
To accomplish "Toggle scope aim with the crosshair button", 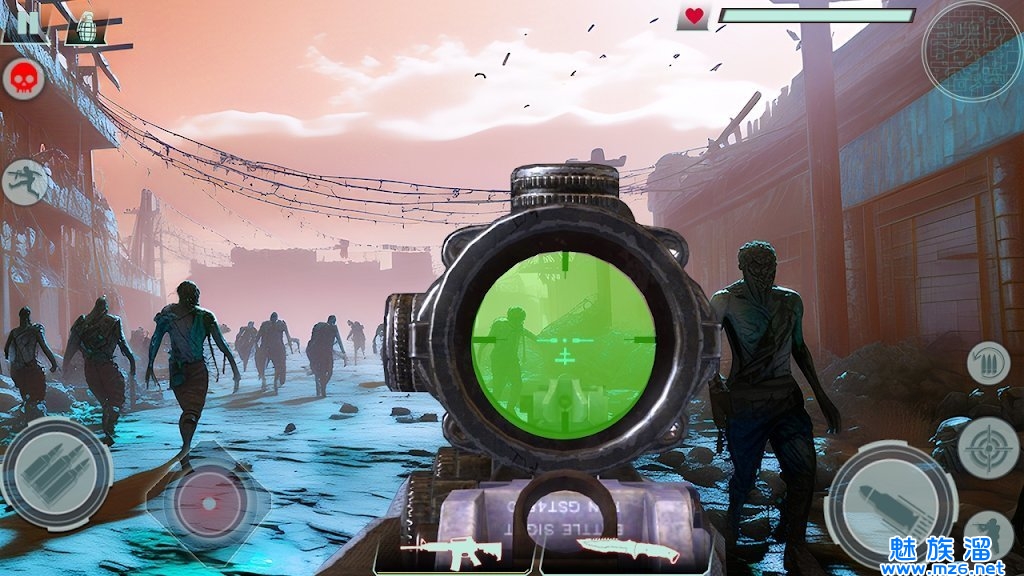I will pyautogui.click(x=988, y=447).
